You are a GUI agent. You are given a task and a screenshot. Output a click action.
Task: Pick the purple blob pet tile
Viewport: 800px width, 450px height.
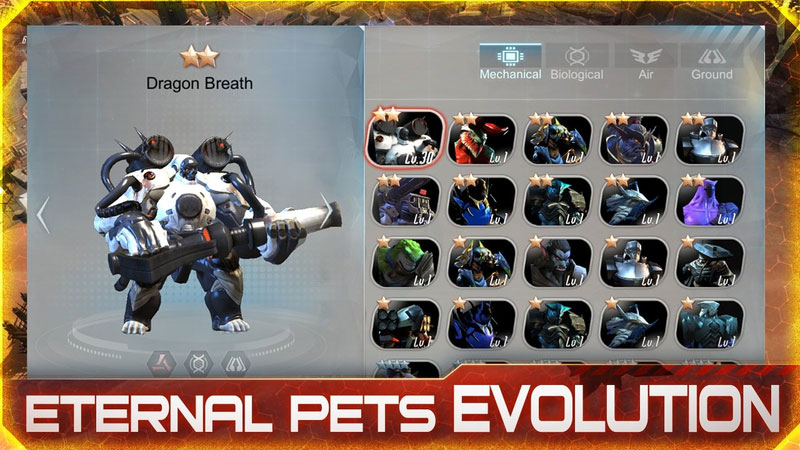710,200
